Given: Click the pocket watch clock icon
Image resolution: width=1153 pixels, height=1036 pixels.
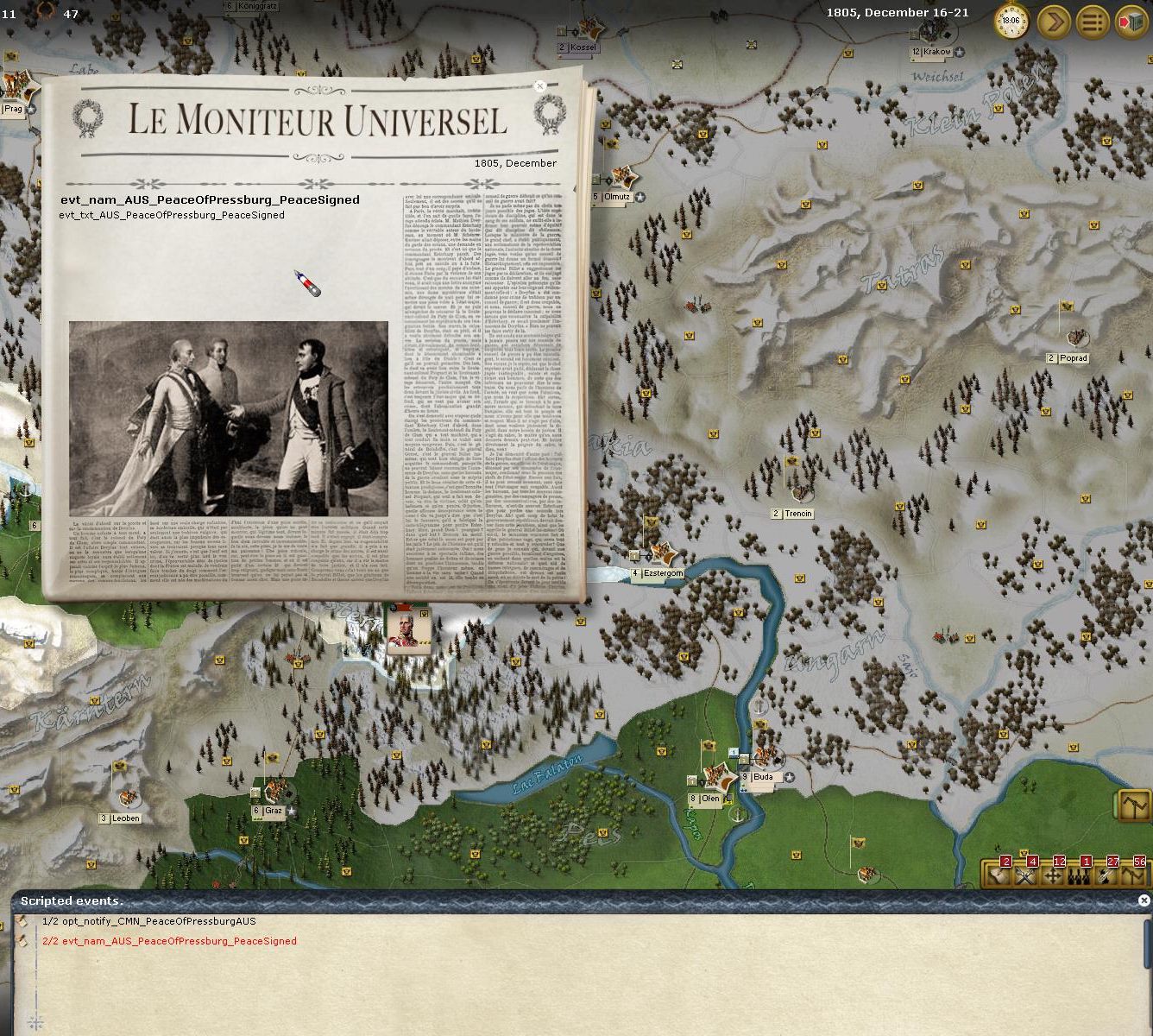Looking at the screenshot, I should [1011, 21].
